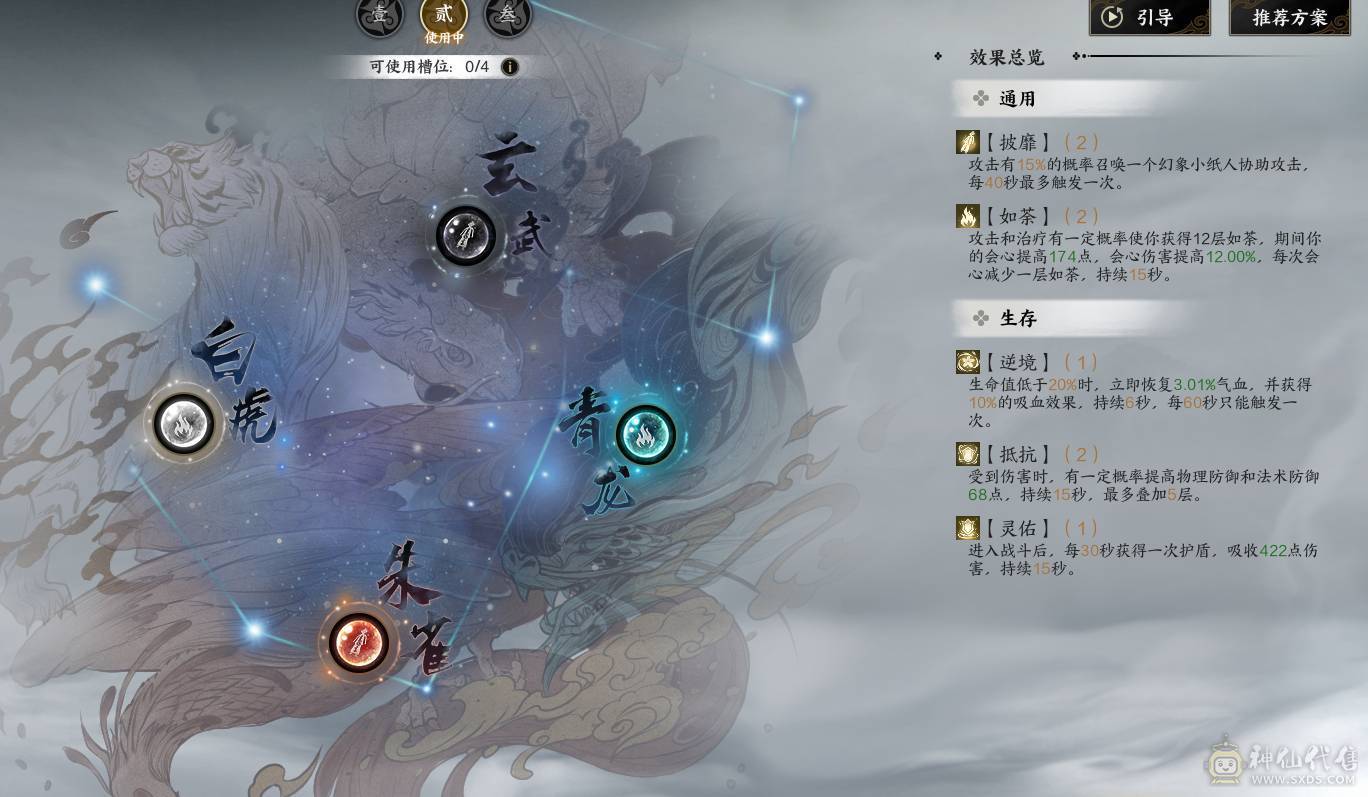
Task: Click the play icon inside the 引导 button
Action: (1113, 15)
